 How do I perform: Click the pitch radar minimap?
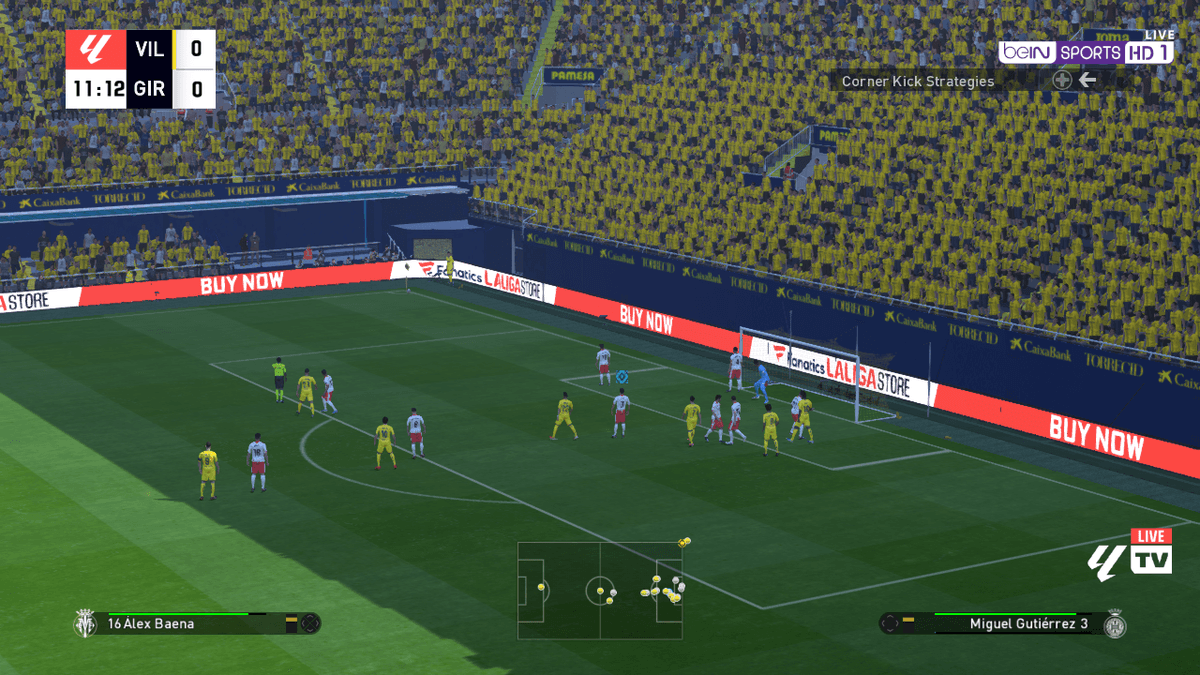tap(600, 590)
